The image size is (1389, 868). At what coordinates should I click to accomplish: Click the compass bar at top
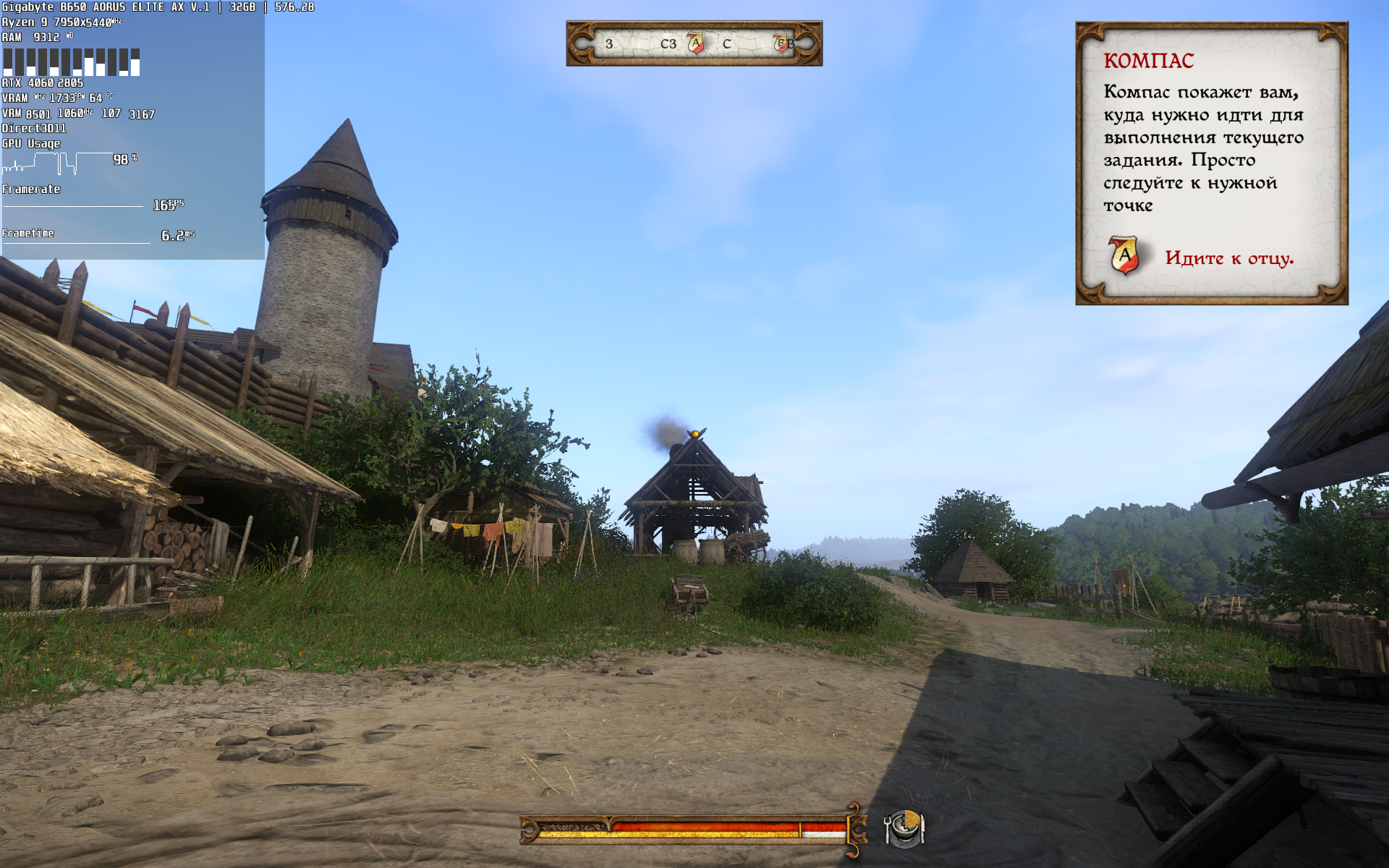point(694,43)
